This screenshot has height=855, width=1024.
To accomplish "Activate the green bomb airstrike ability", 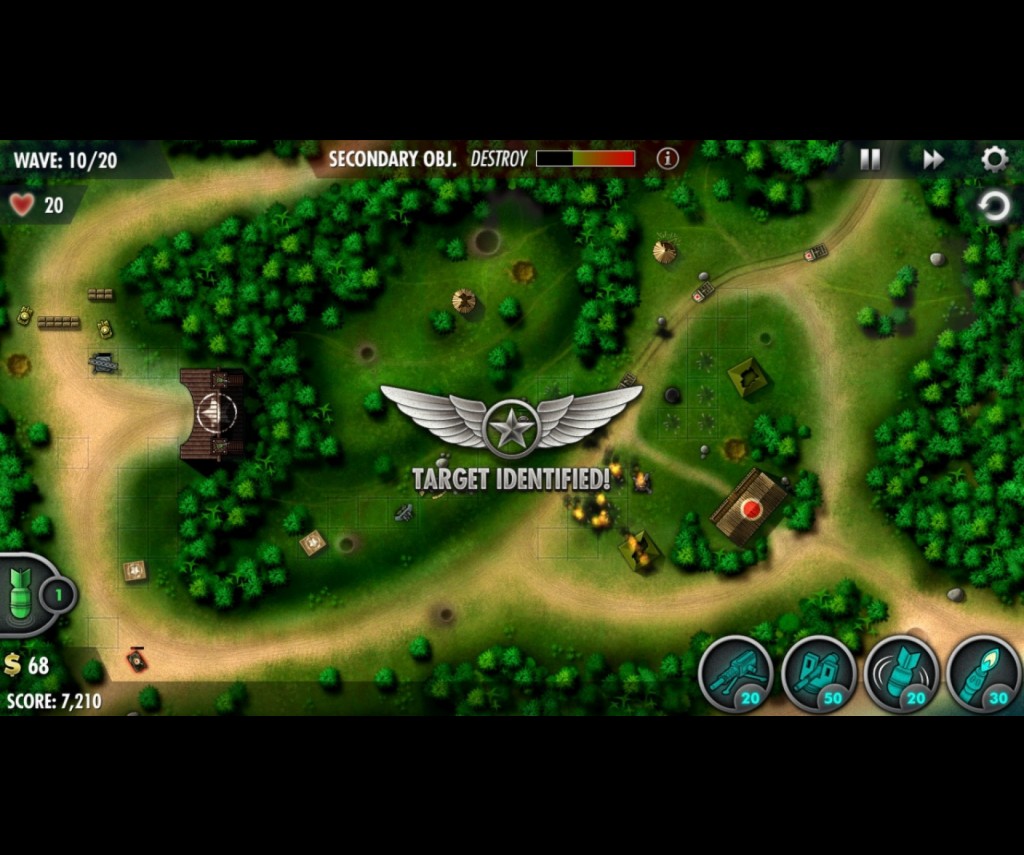I will pyautogui.click(x=28, y=595).
